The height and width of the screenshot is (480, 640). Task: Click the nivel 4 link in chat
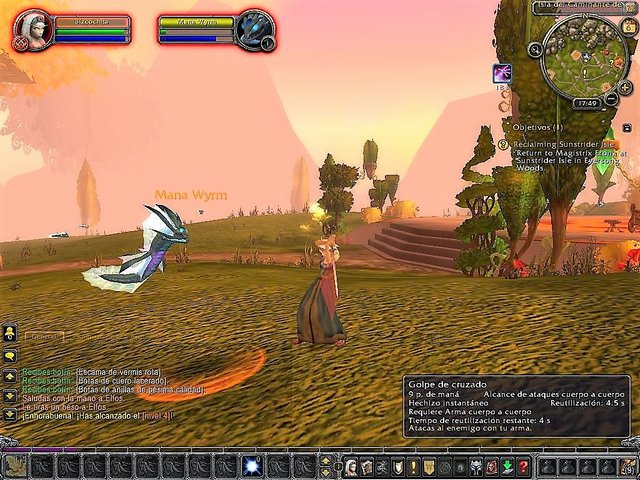pos(157,415)
